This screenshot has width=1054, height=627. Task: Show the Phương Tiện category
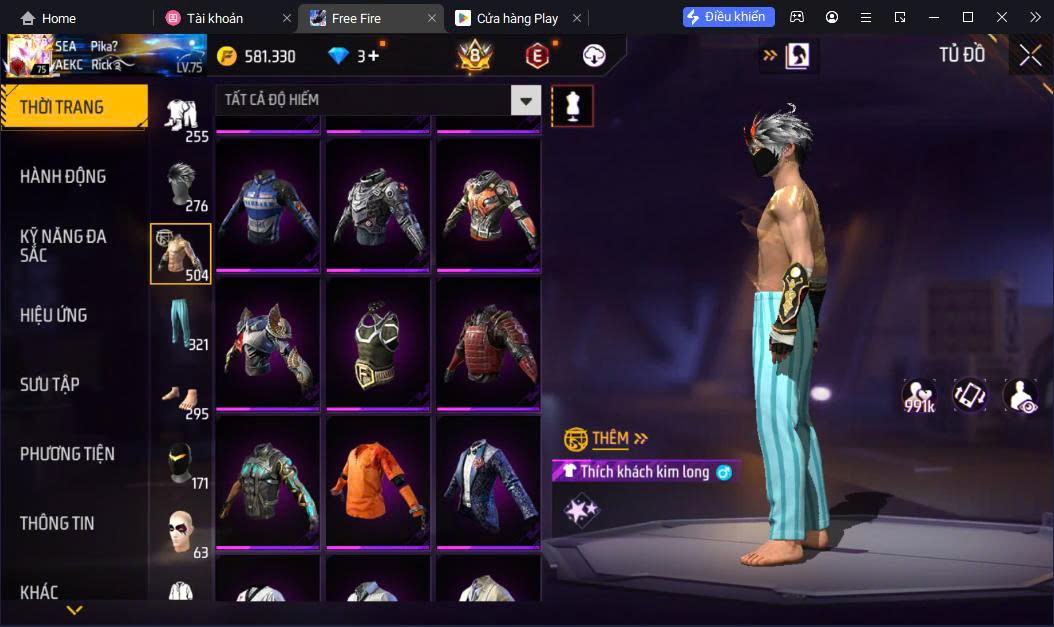[x=67, y=454]
